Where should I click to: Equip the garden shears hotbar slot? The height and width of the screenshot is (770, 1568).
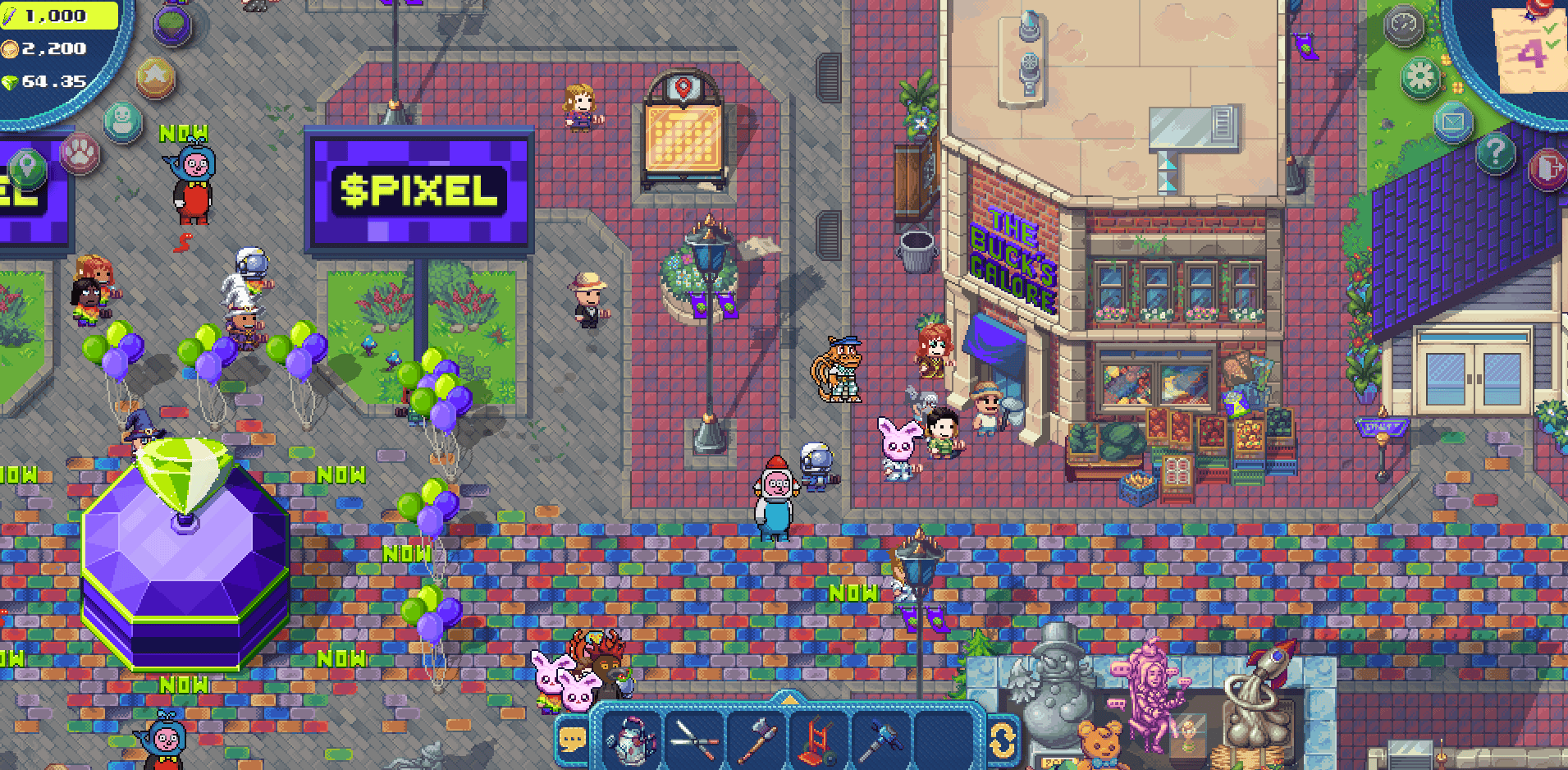[694, 739]
